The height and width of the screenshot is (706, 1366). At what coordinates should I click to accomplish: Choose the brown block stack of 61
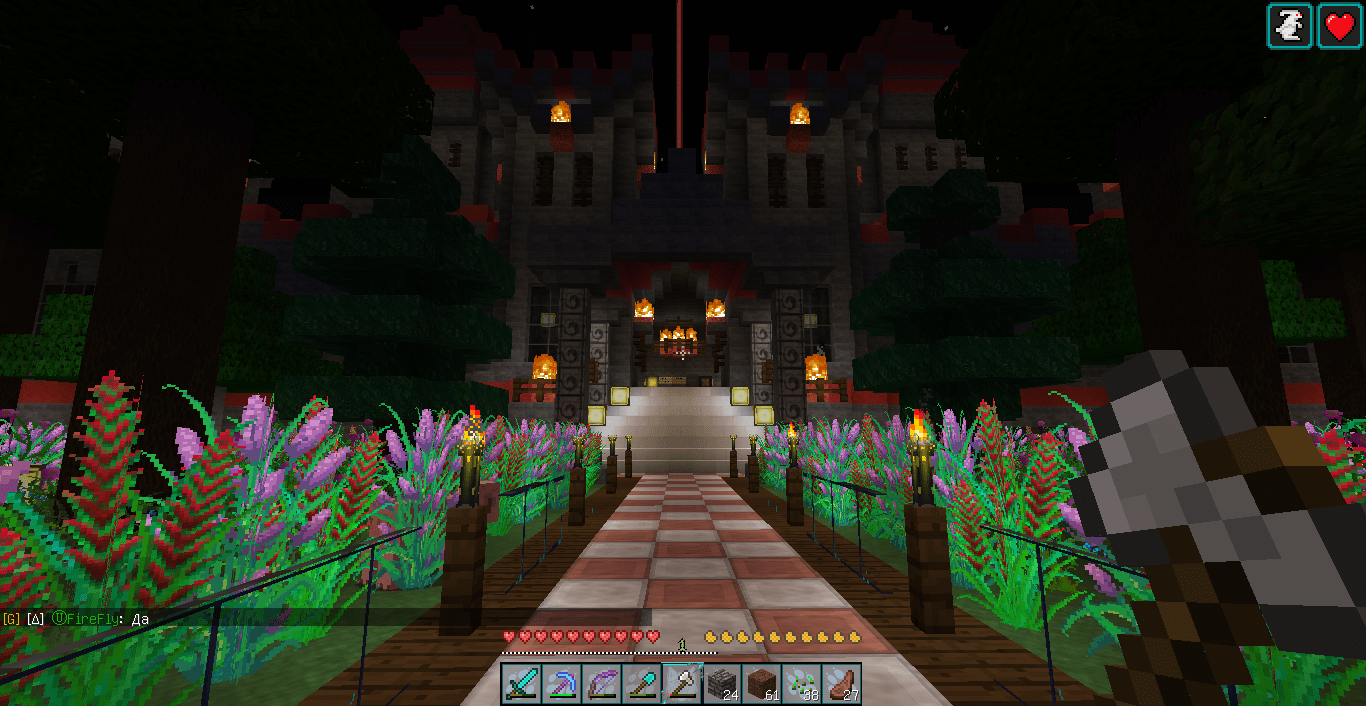[761, 684]
